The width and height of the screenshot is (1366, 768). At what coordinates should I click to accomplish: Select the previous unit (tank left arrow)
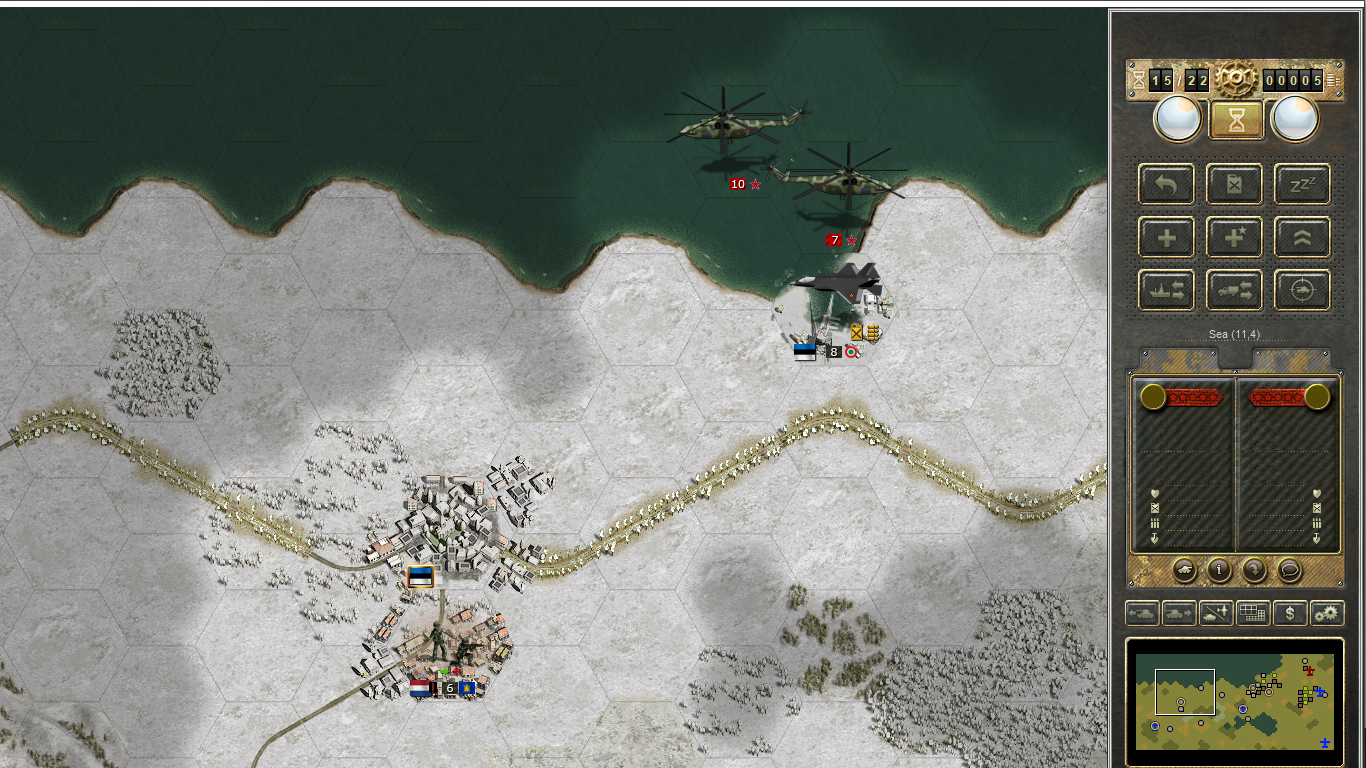click(x=1142, y=613)
